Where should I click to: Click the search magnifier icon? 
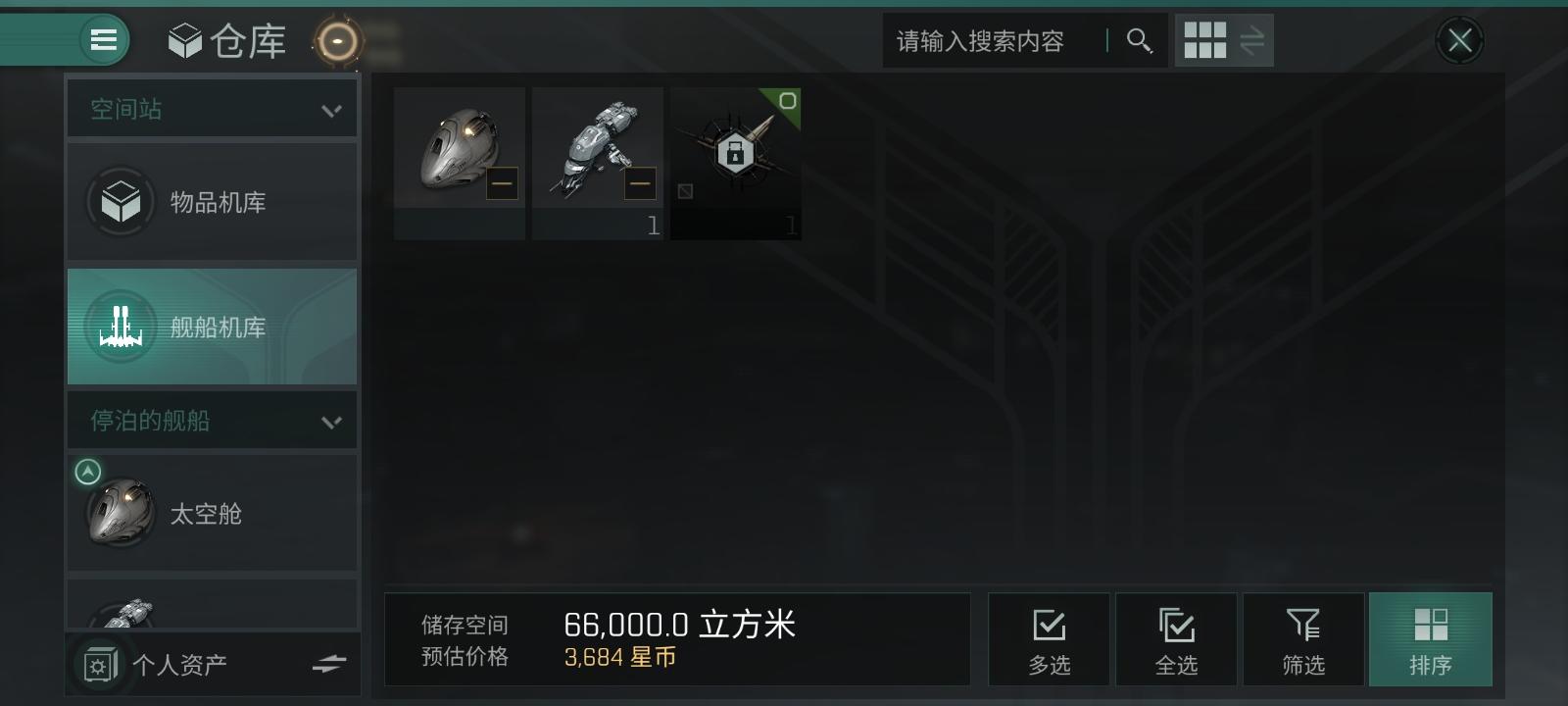click(x=1138, y=41)
